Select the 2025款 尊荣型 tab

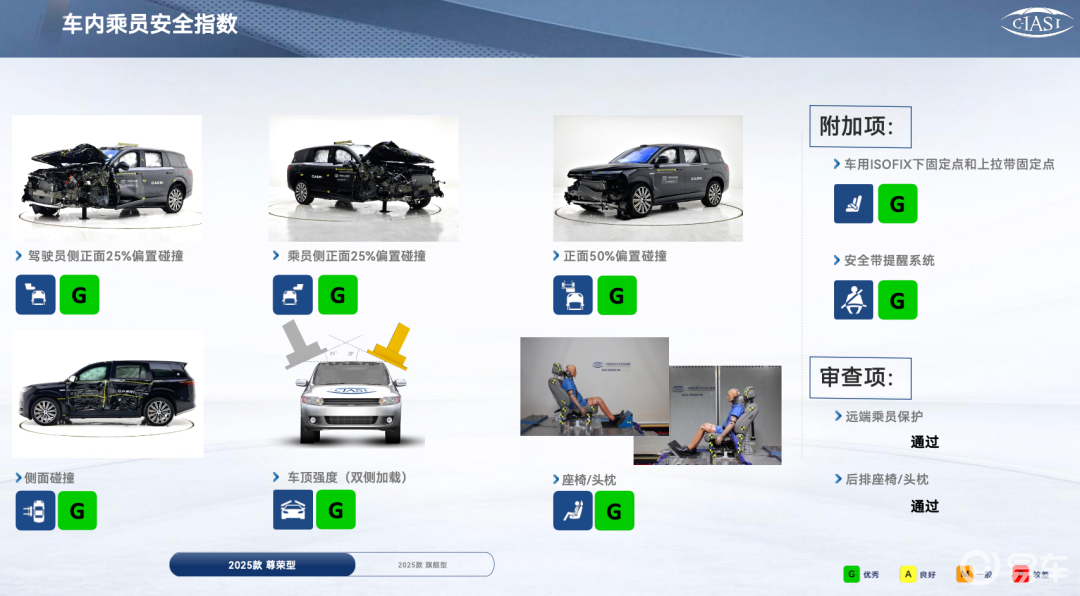point(262,565)
